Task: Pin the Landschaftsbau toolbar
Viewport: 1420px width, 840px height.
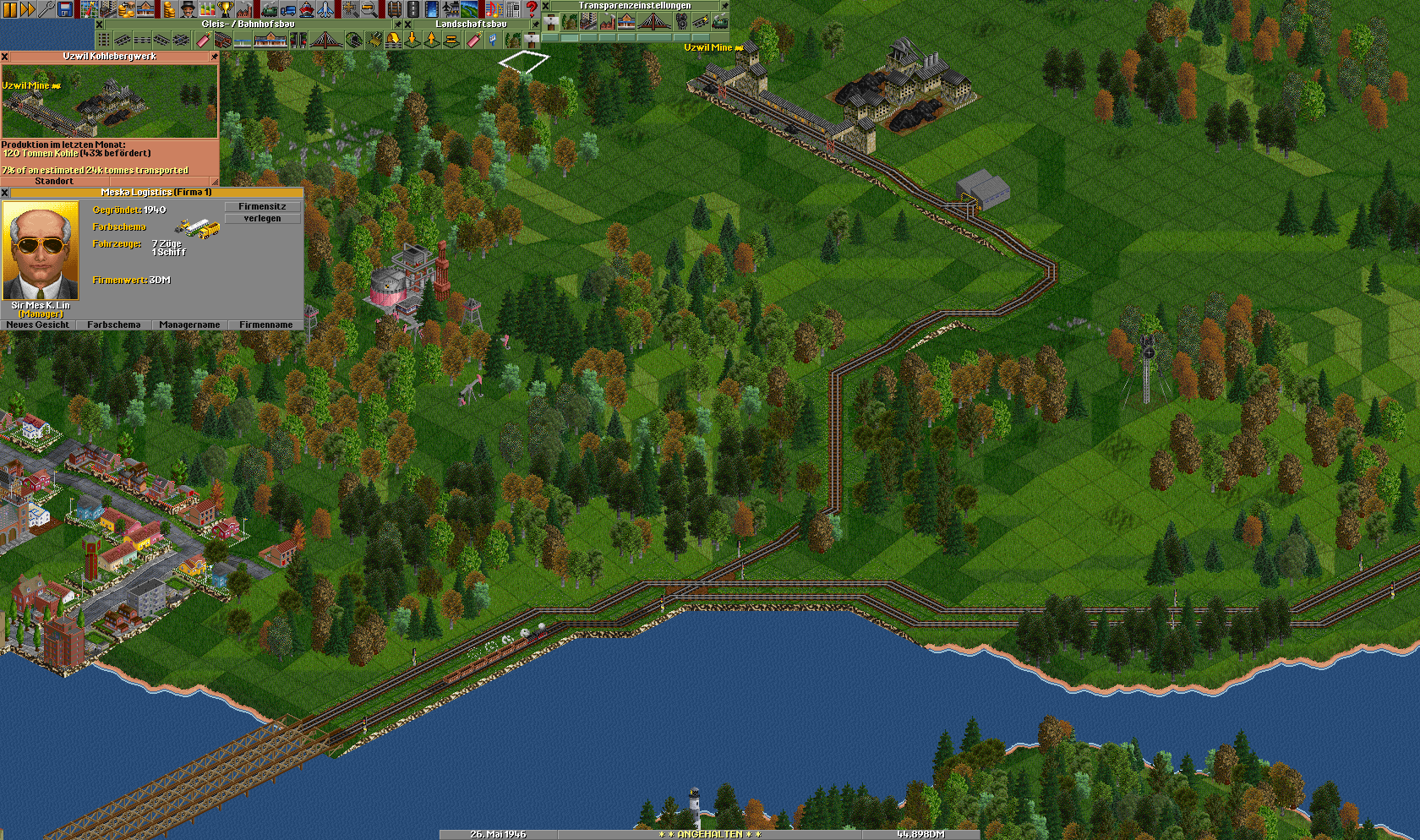Action: coord(535,25)
